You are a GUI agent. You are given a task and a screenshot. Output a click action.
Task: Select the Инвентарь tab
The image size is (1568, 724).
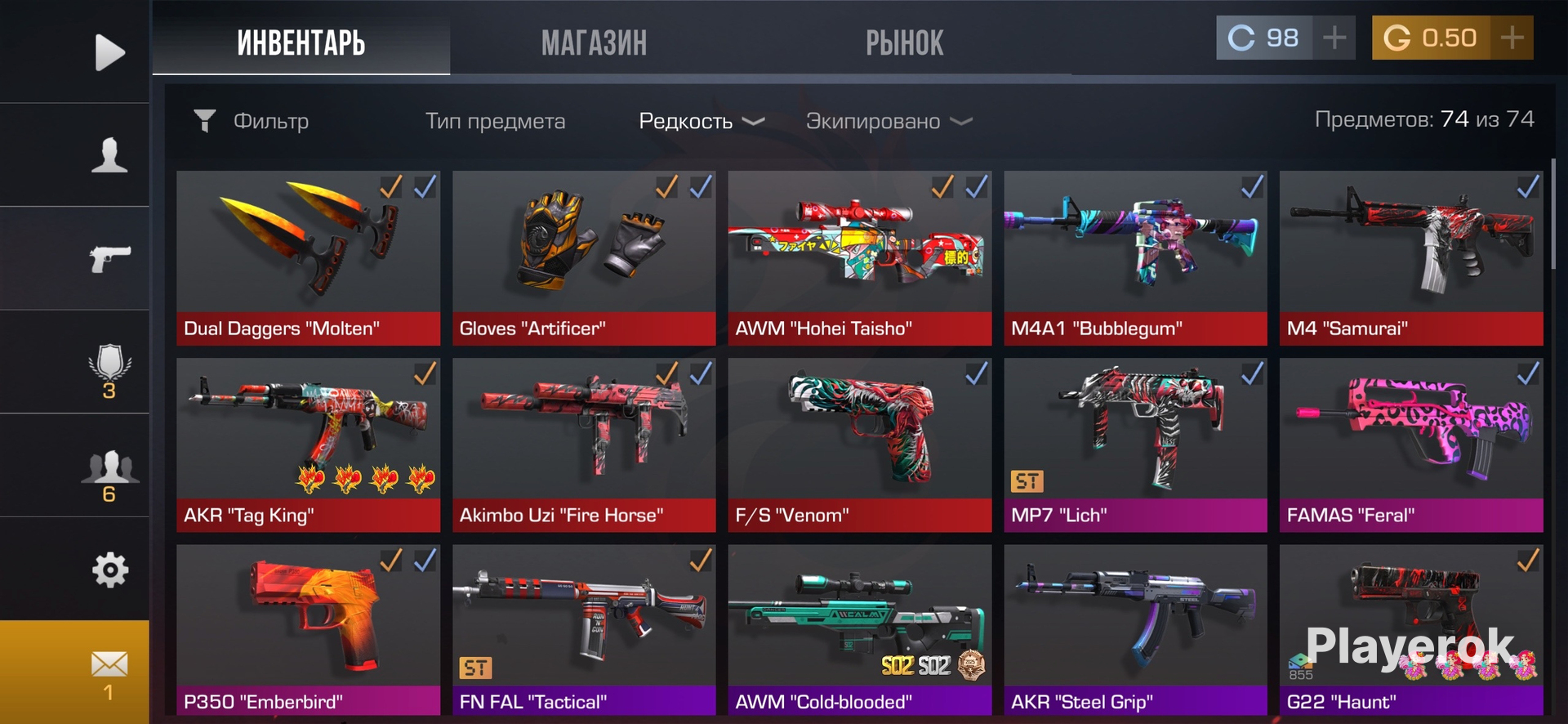click(301, 42)
